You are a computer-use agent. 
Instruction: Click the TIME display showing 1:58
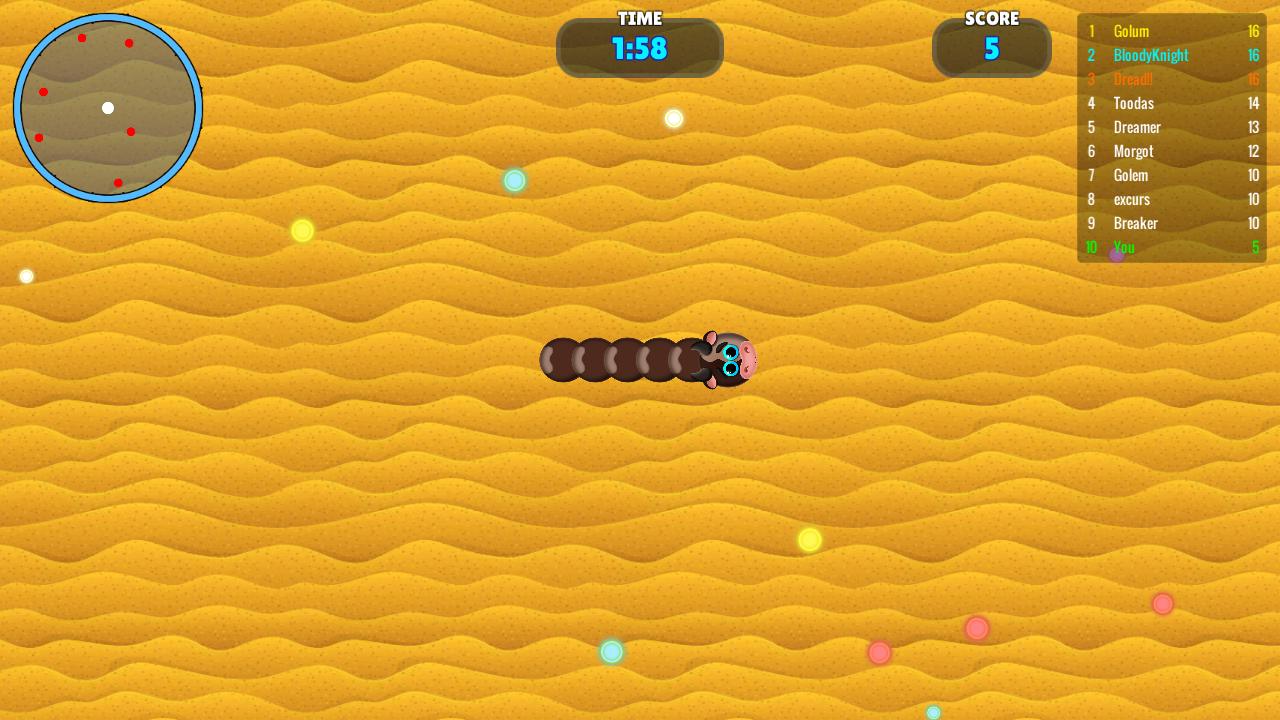[640, 49]
